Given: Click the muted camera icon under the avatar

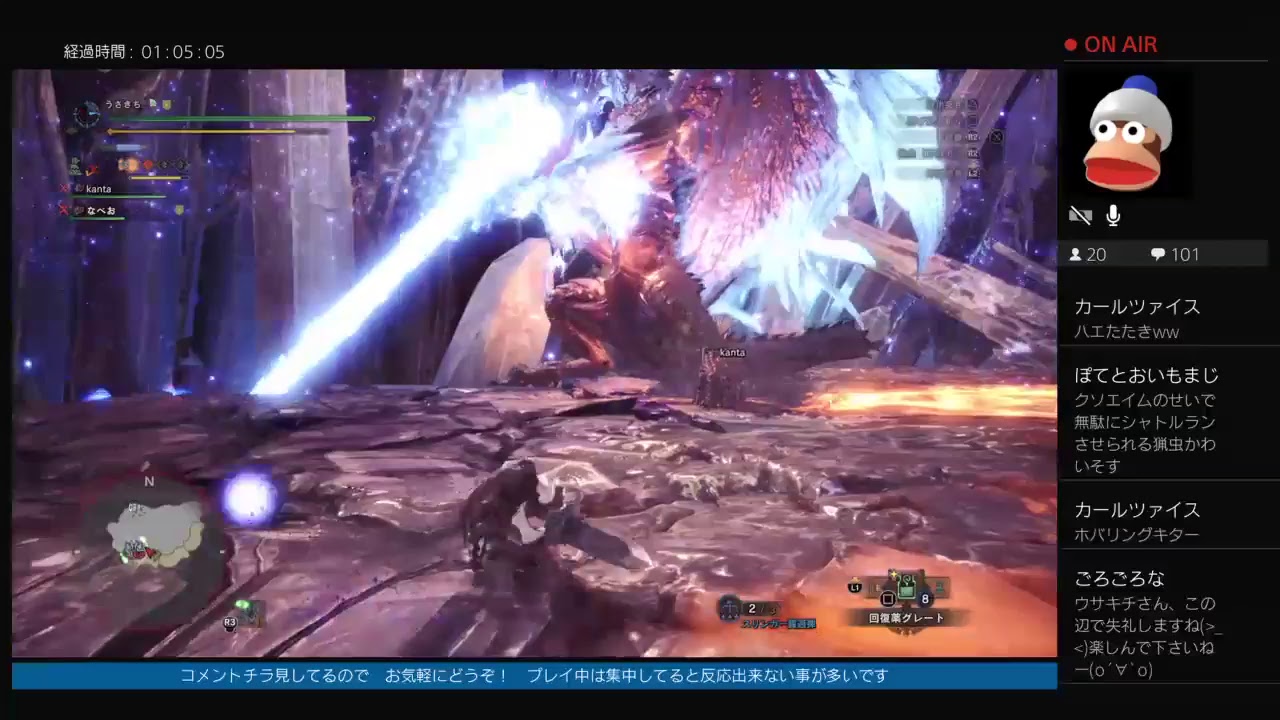Looking at the screenshot, I should (x=1081, y=215).
